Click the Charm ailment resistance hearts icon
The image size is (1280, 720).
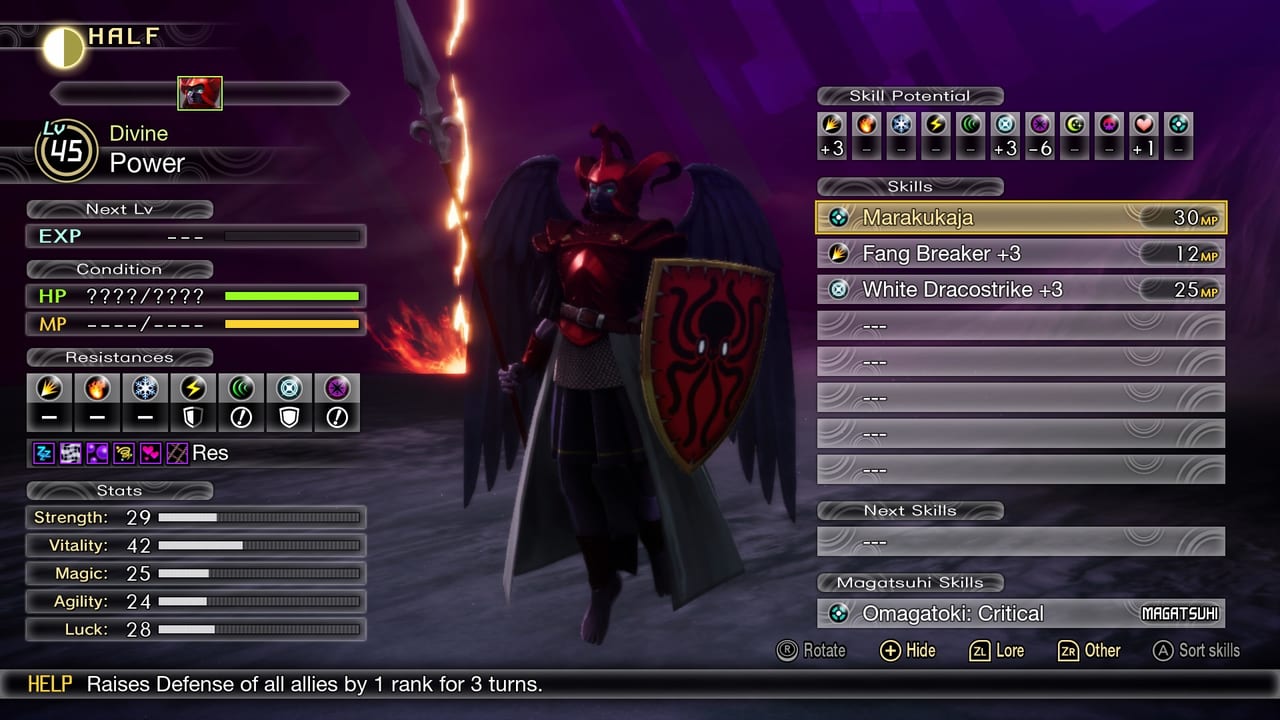pyautogui.click(x=150, y=452)
